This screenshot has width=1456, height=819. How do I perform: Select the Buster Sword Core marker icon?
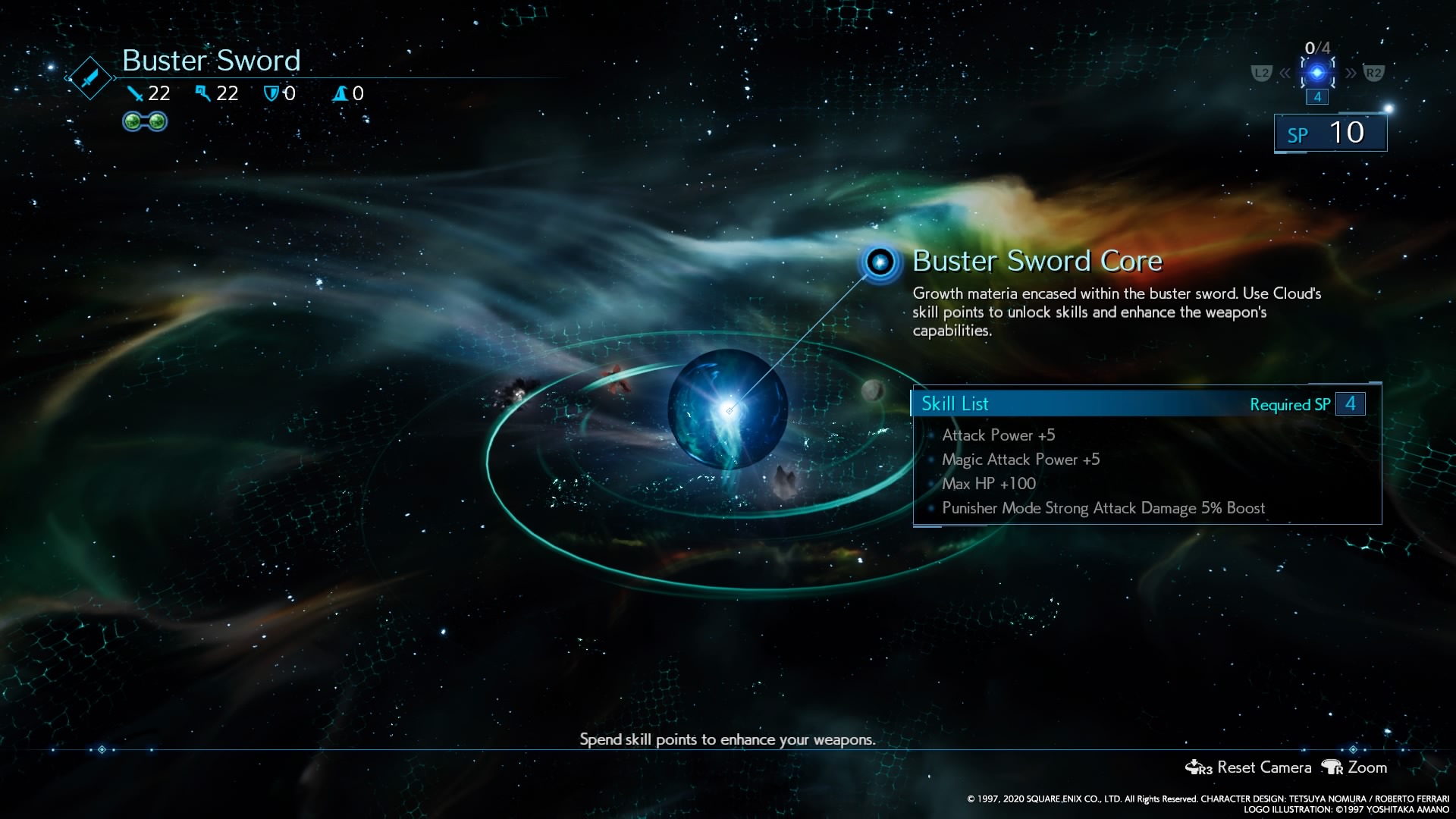click(880, 262)
